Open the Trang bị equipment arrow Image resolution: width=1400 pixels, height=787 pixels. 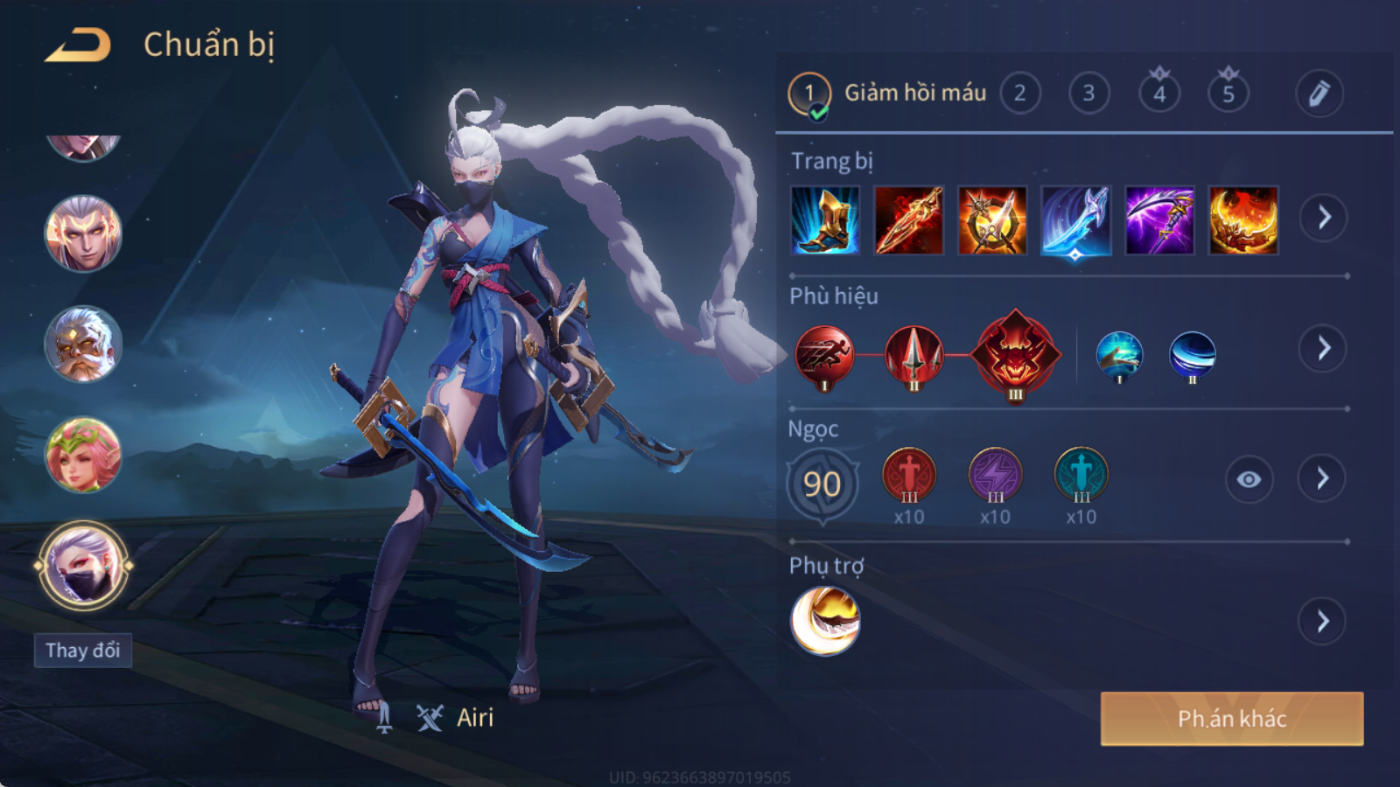1323,217
